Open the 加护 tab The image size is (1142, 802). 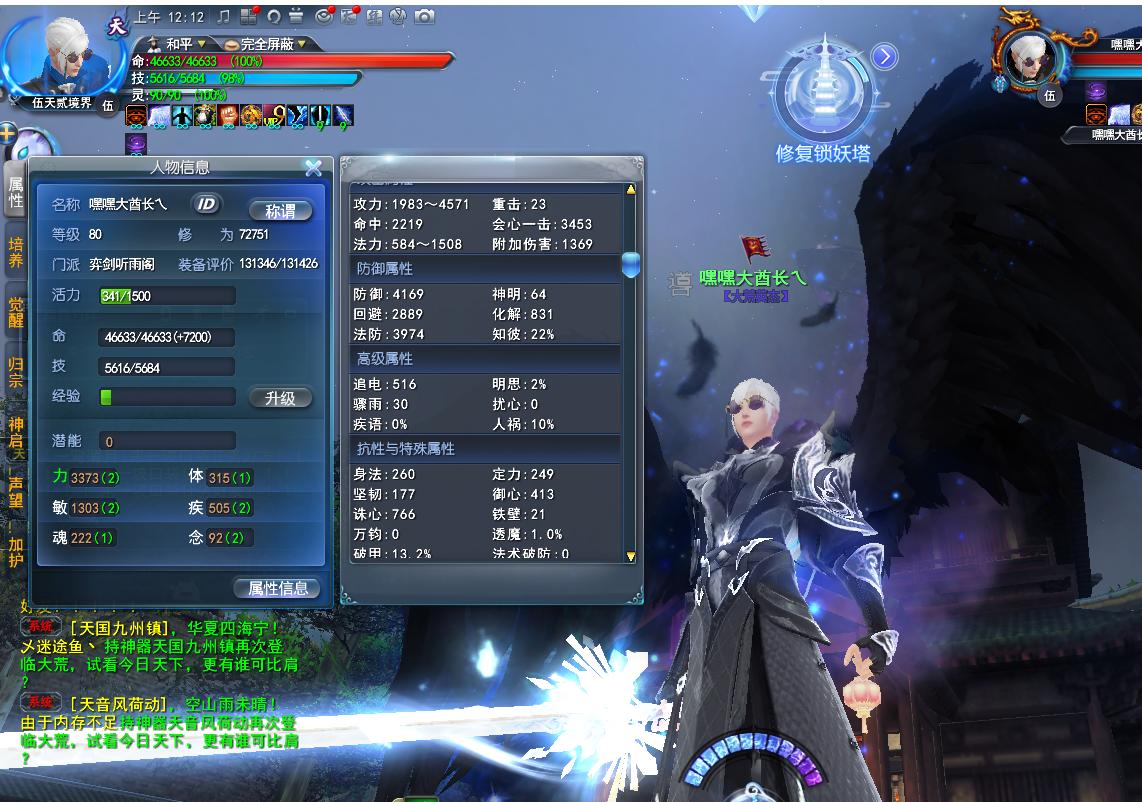point(15,553)
